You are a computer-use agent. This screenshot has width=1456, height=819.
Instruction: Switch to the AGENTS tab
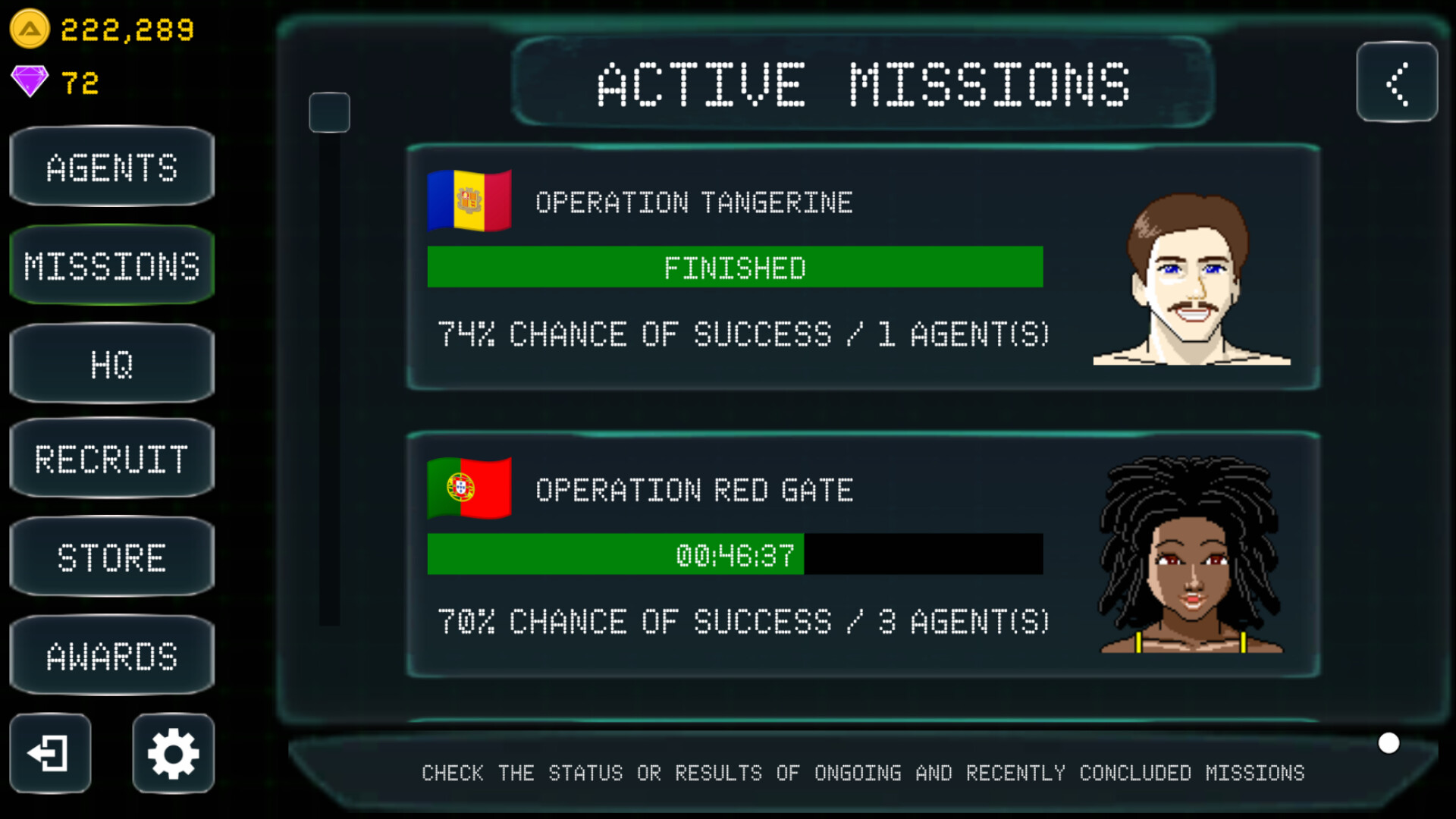pos(111,167)
